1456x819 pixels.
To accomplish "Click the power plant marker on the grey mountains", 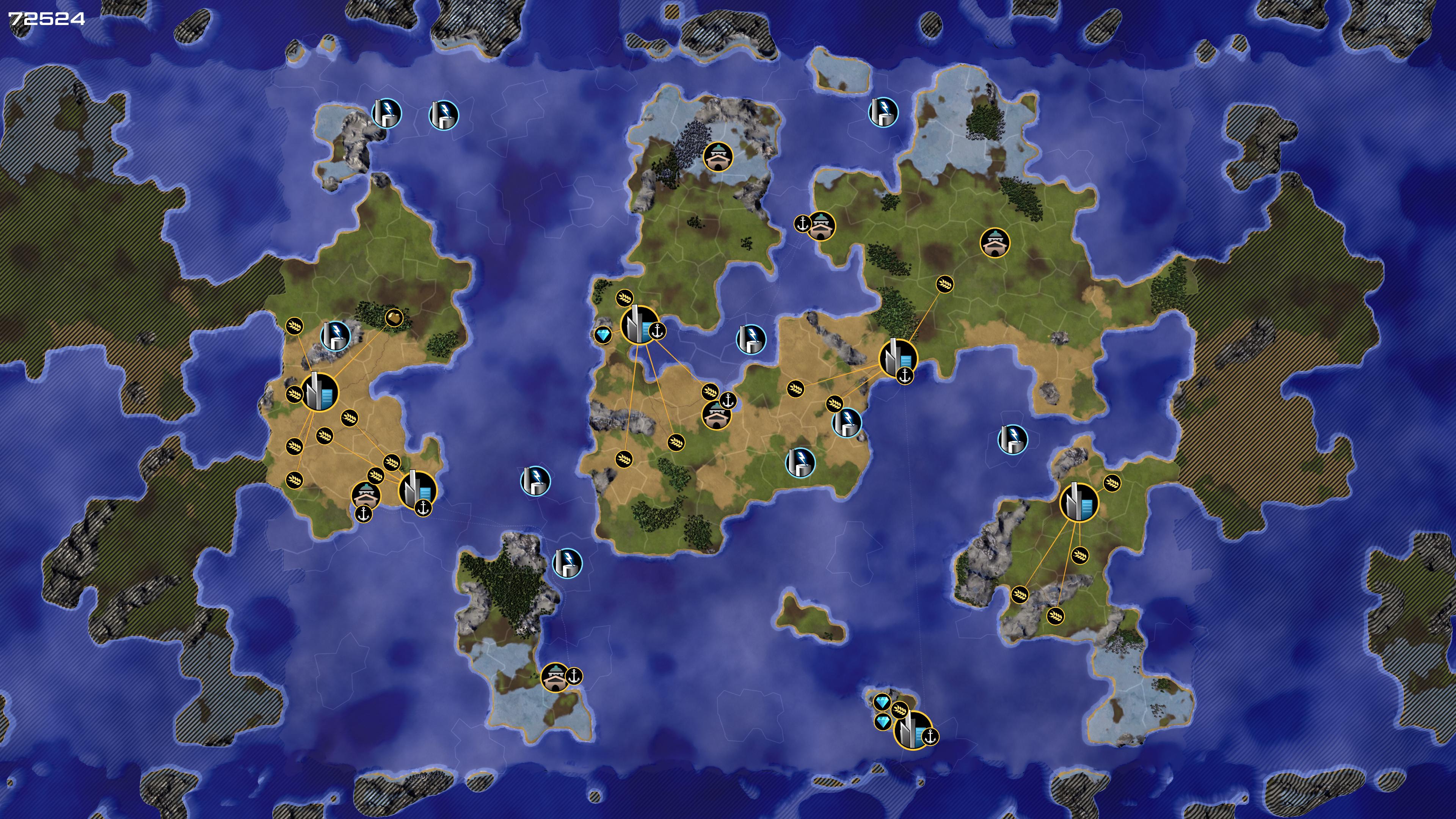I will [335, 336].
